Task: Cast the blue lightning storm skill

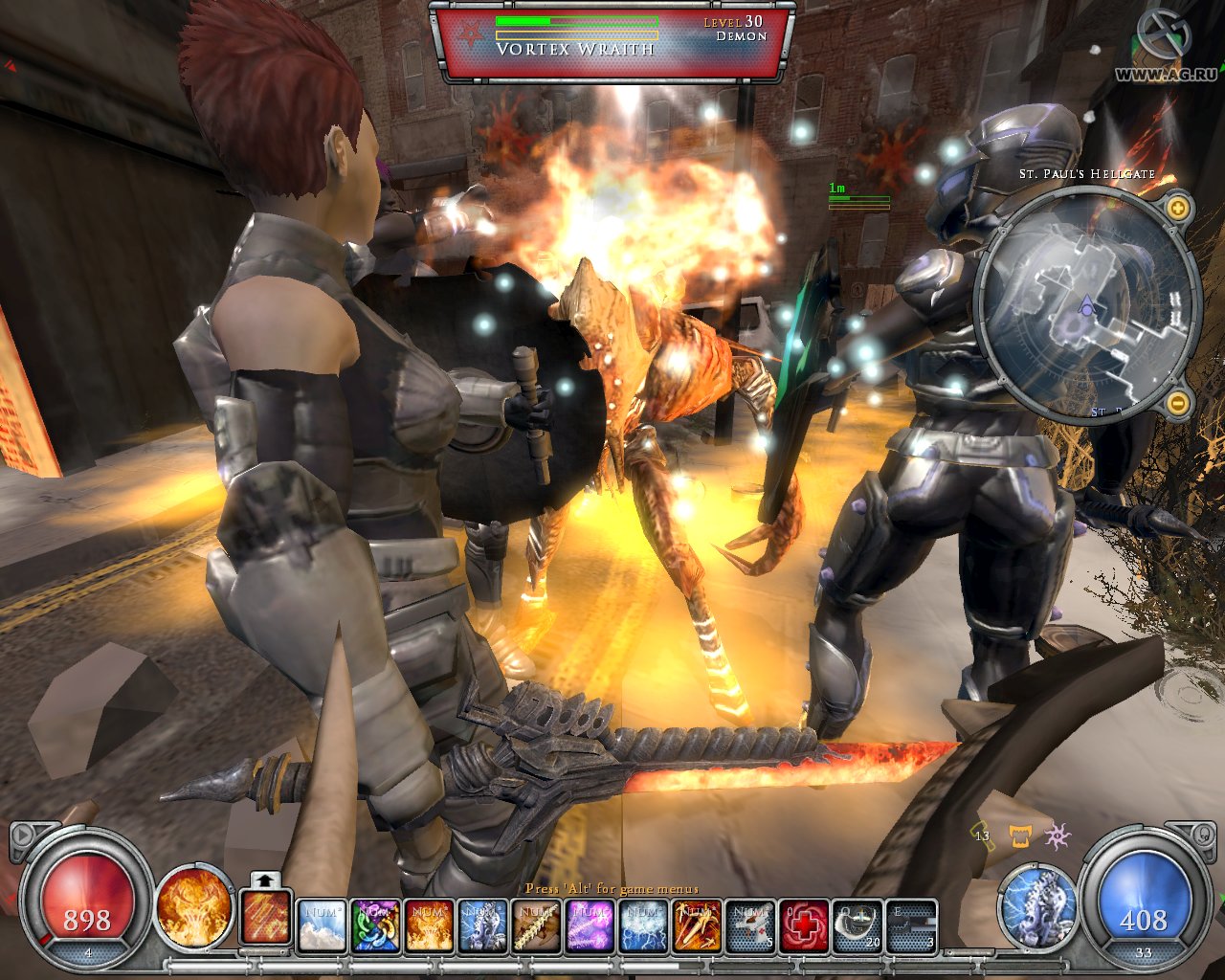Action: (x=643, y=926)
